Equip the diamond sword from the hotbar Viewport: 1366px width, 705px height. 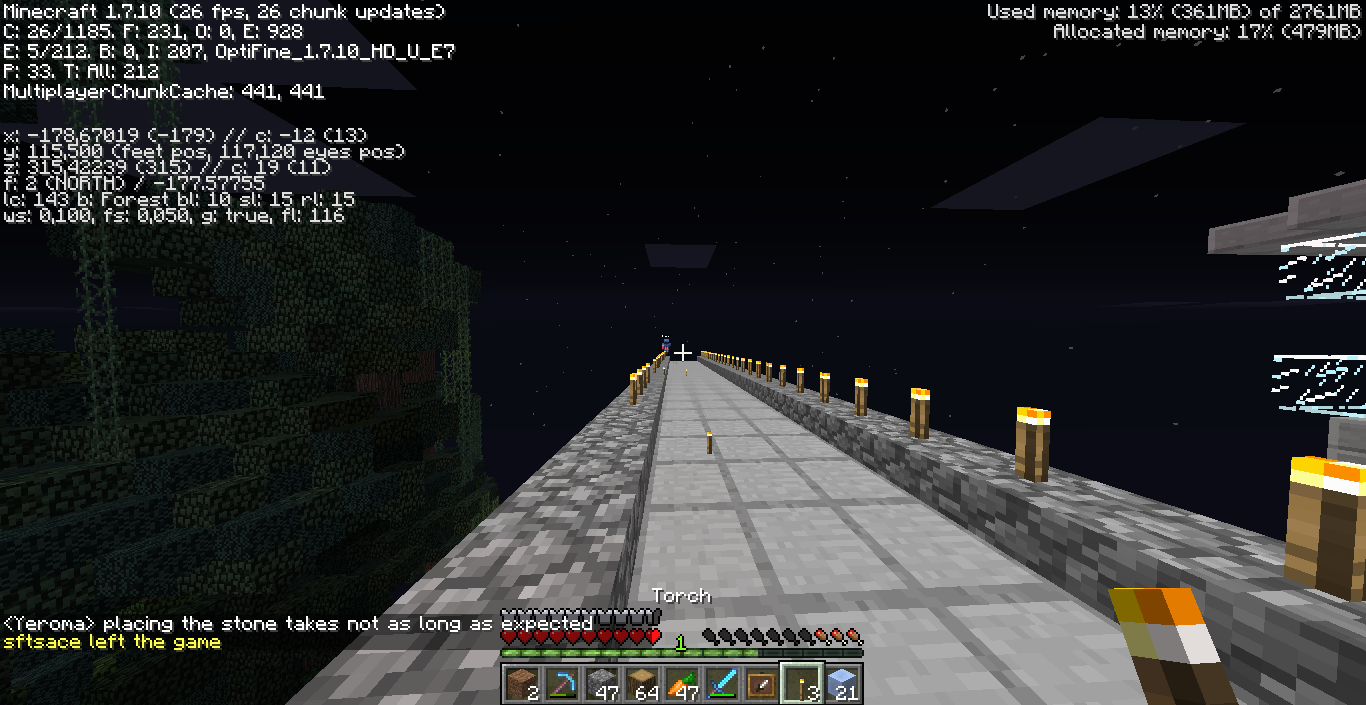click(x=721, y=684)
